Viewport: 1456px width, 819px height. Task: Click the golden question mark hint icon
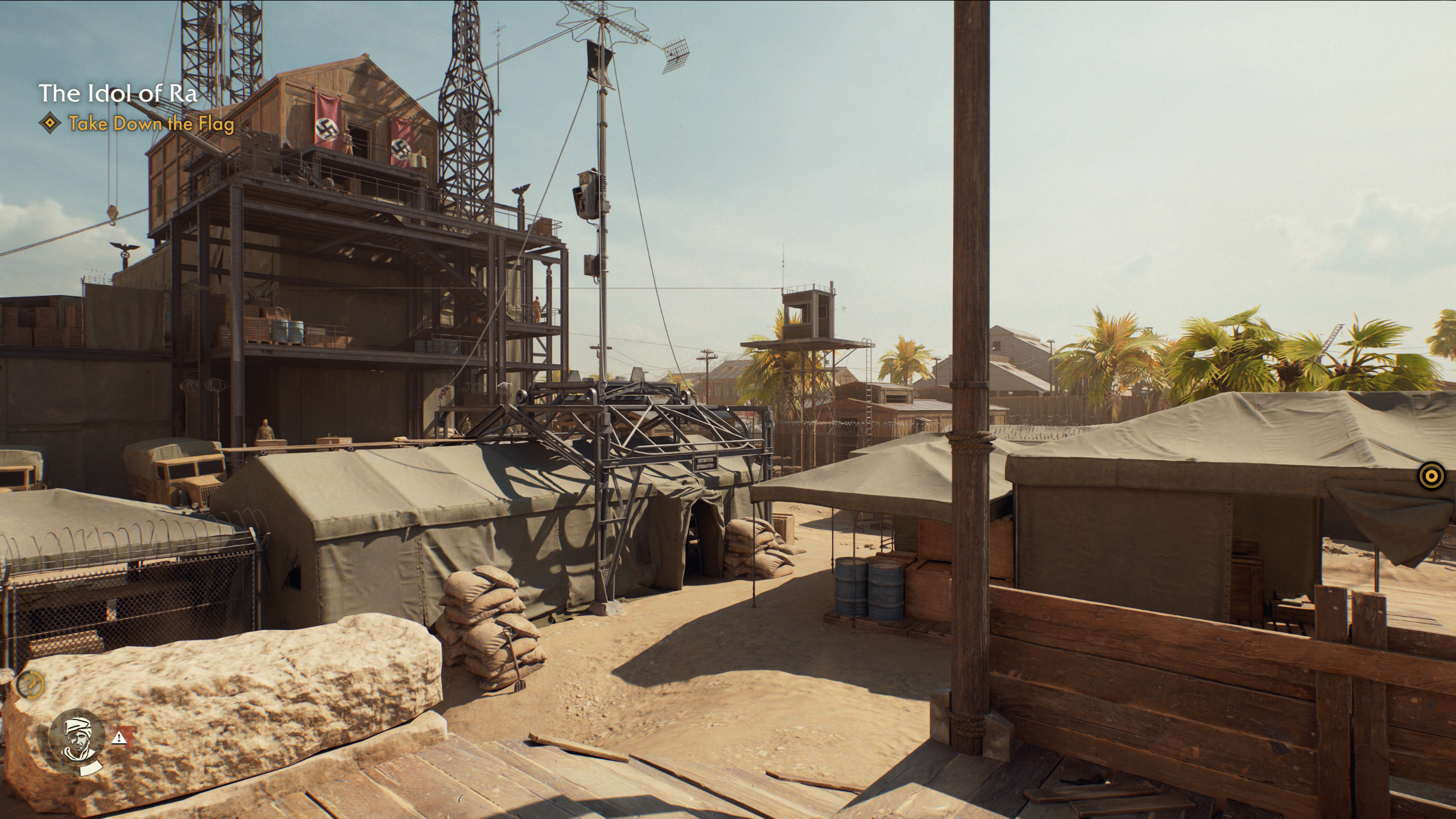[30, 685]
